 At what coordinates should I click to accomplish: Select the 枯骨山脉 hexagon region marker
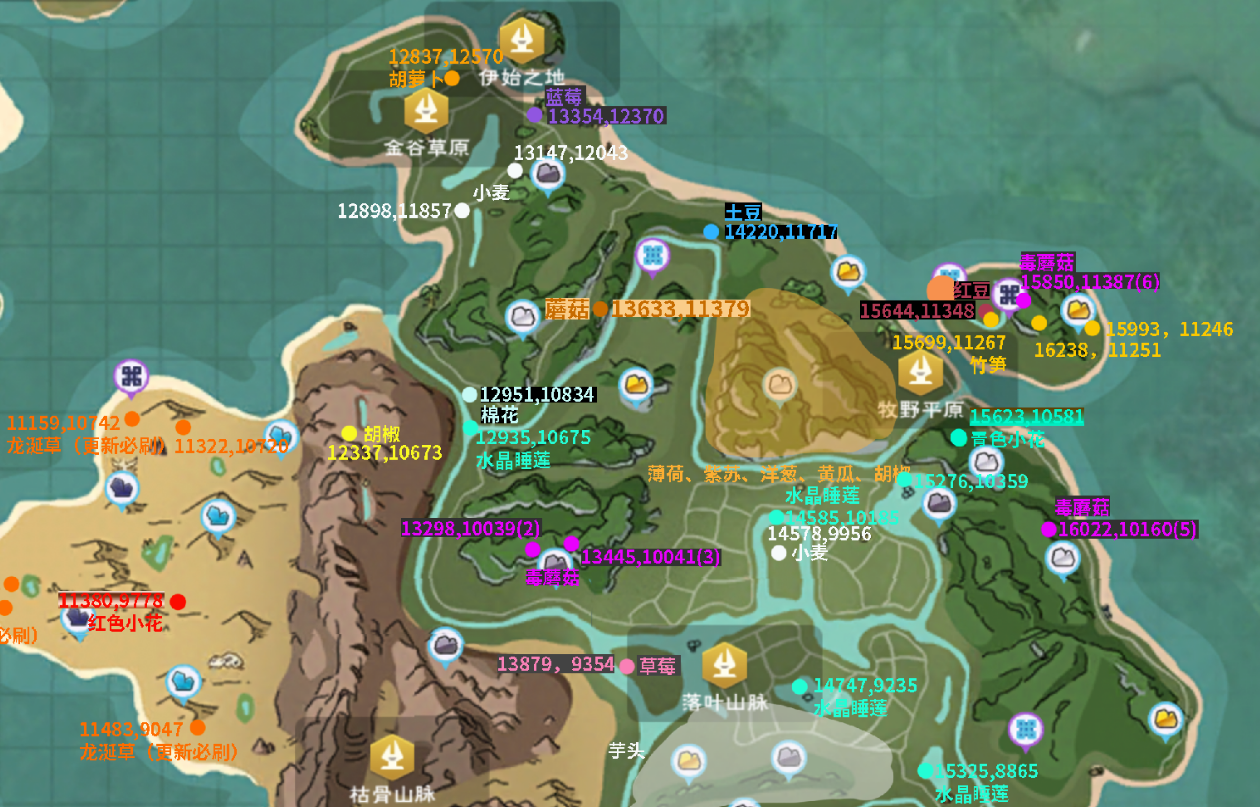[x=392, y=758]
